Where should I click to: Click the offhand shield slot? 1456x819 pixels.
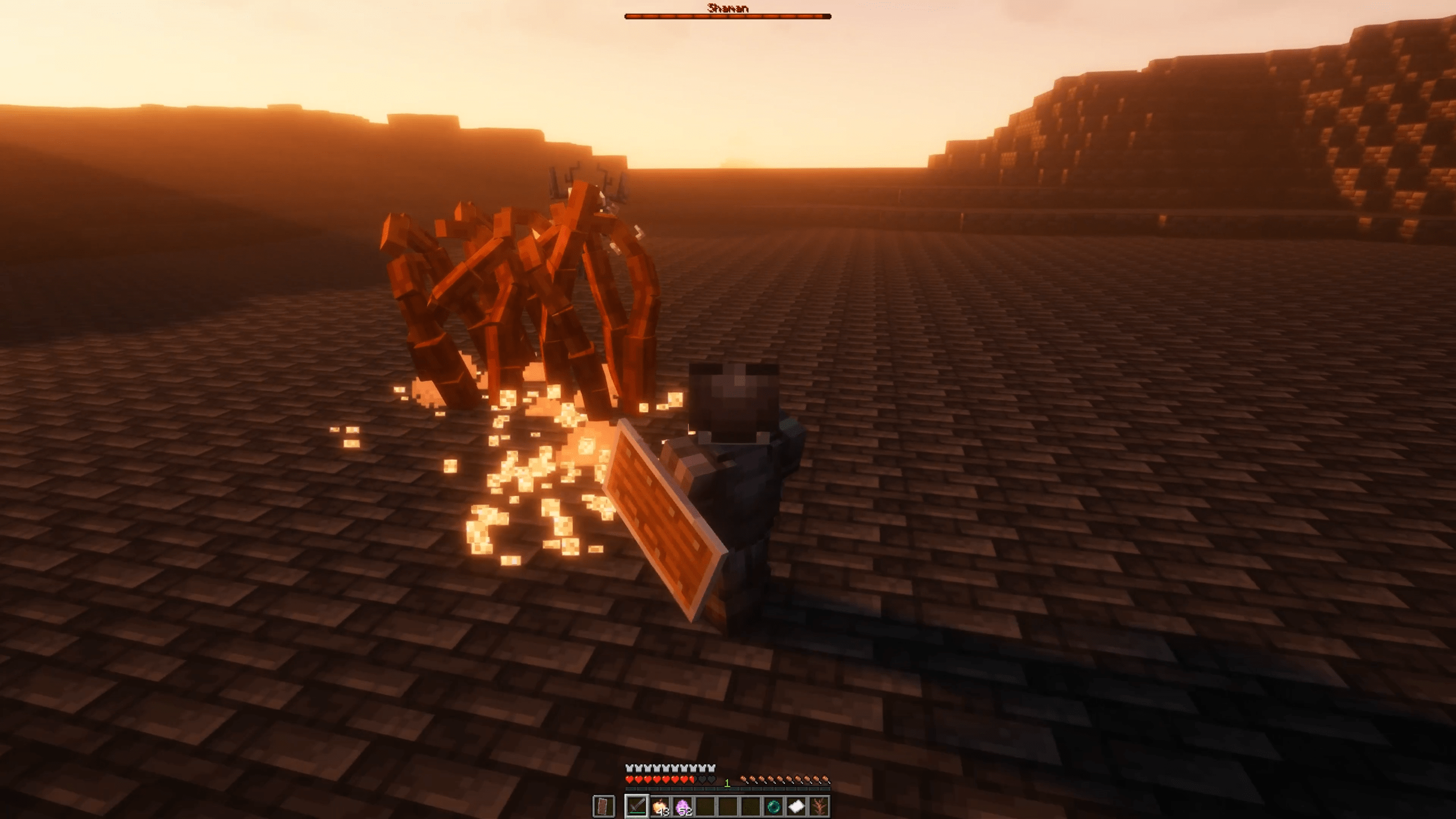click(x=603, y=806)
